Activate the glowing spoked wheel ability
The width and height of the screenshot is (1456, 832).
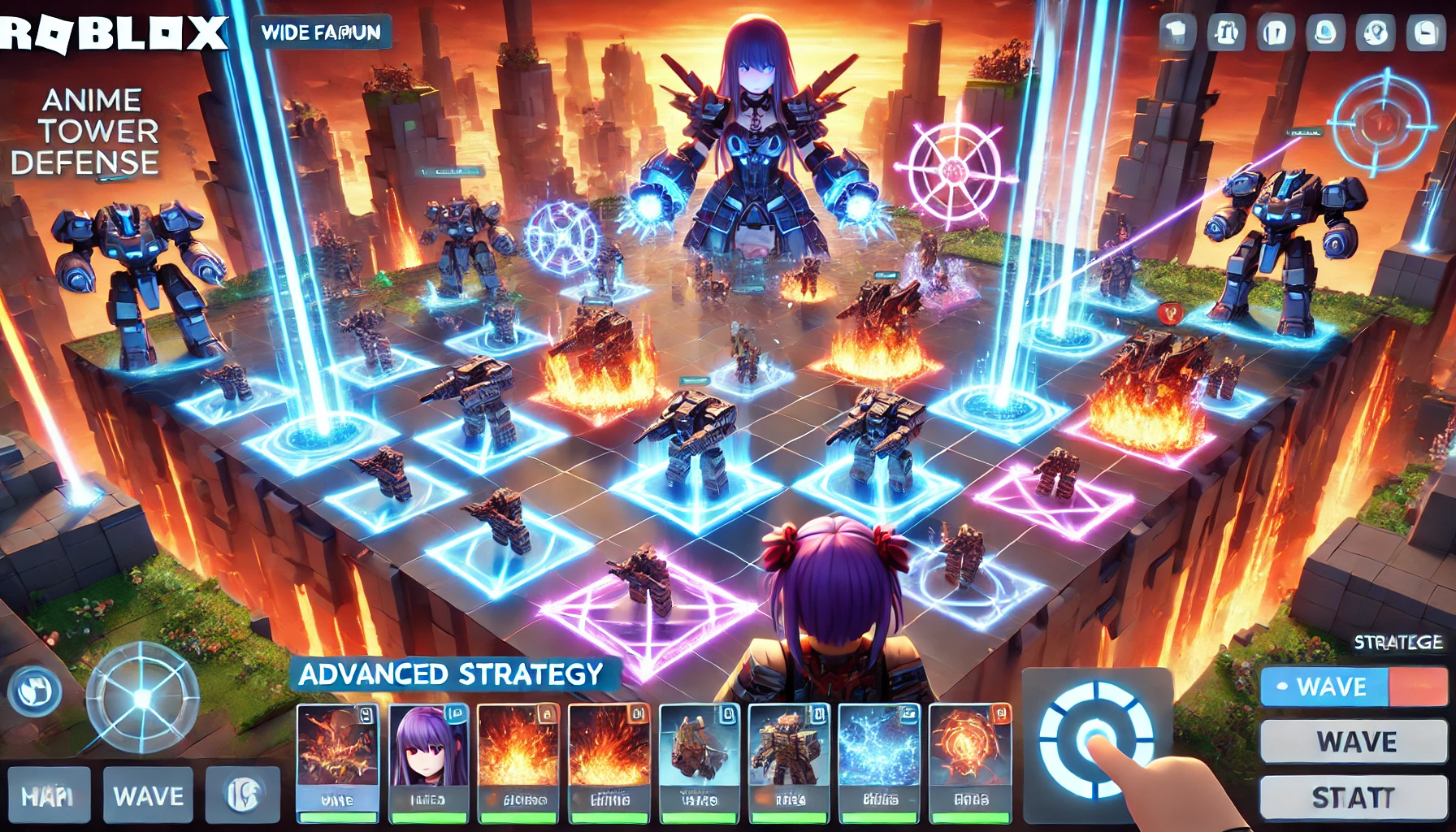(x=143, y=699)
